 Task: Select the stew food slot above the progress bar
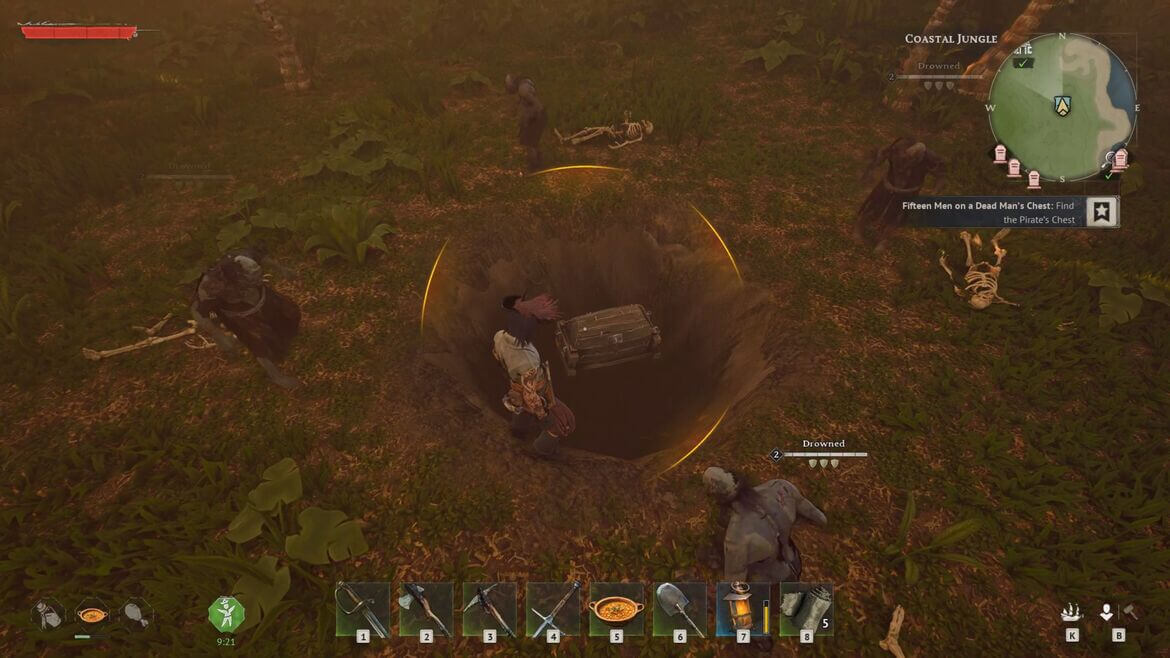(92, 613)
